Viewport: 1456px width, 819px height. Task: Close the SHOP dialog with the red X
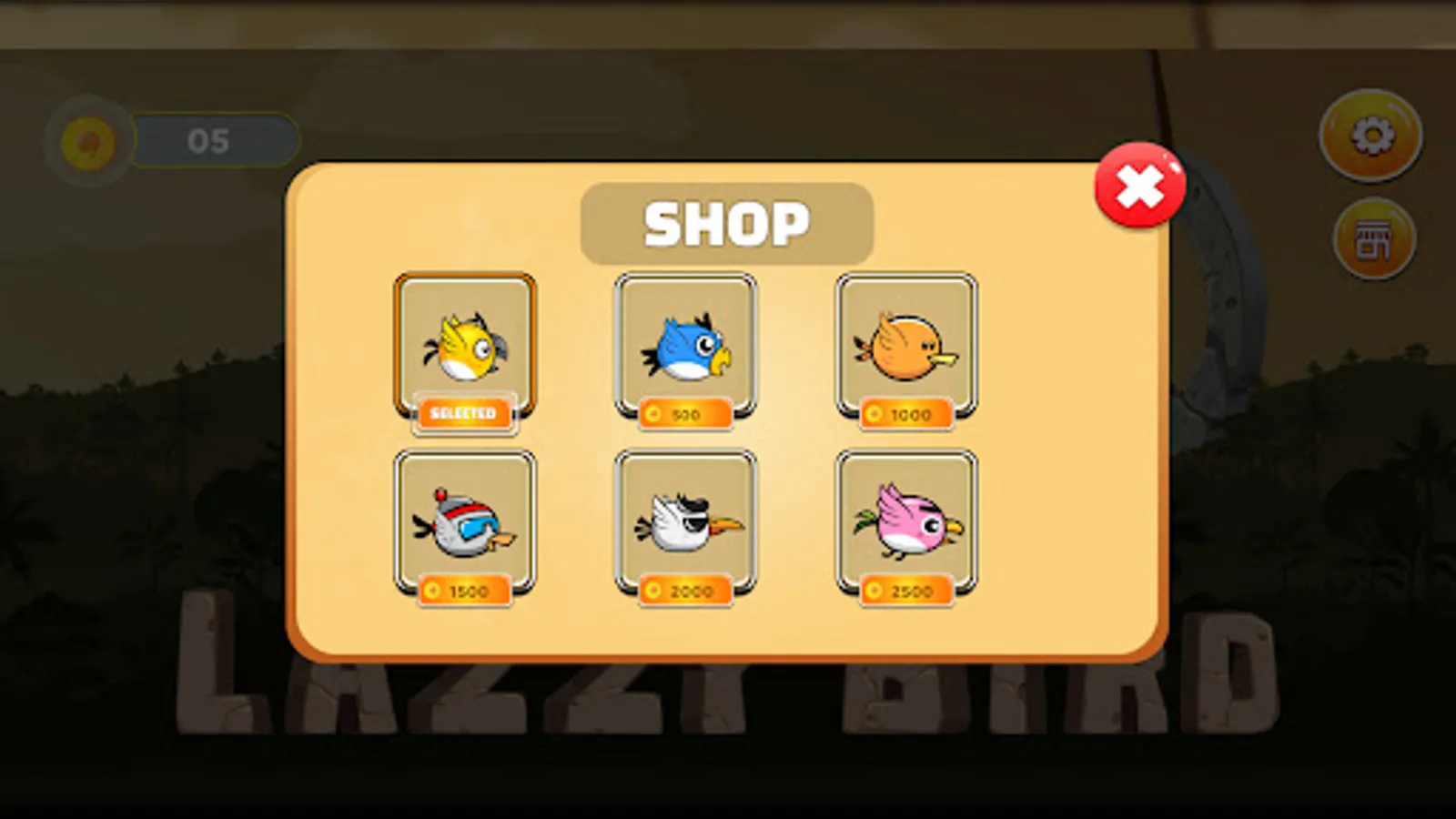pyautogui.click(x=1140, y=185)
